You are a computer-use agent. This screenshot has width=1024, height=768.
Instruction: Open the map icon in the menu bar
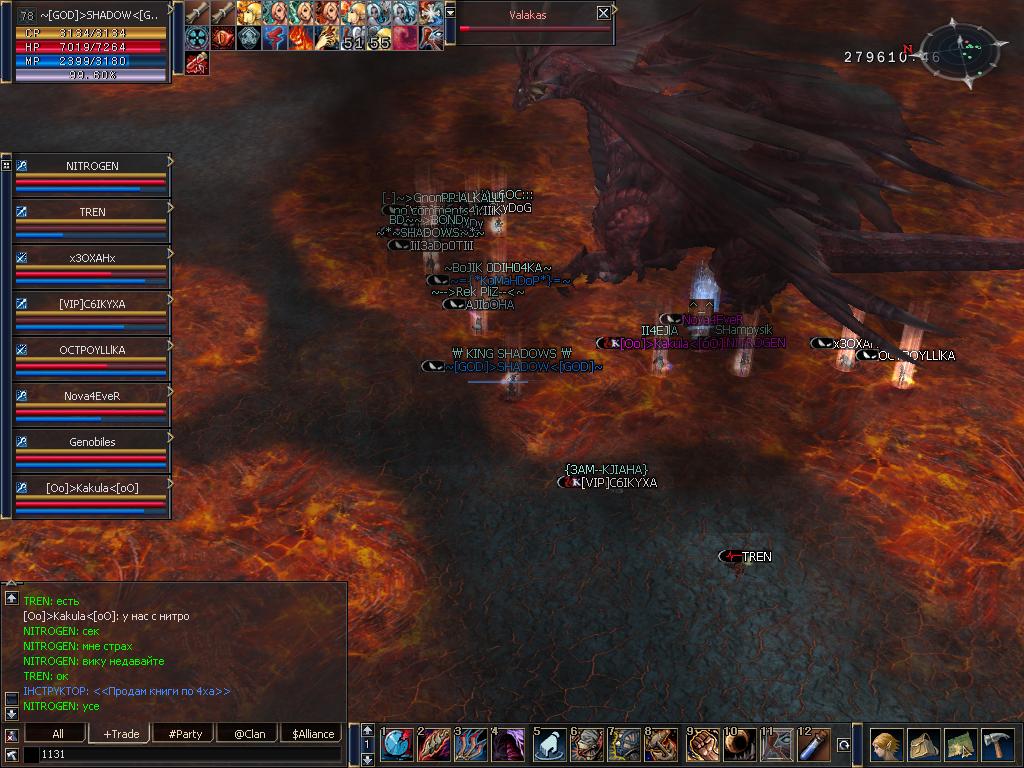pos(960,745)
